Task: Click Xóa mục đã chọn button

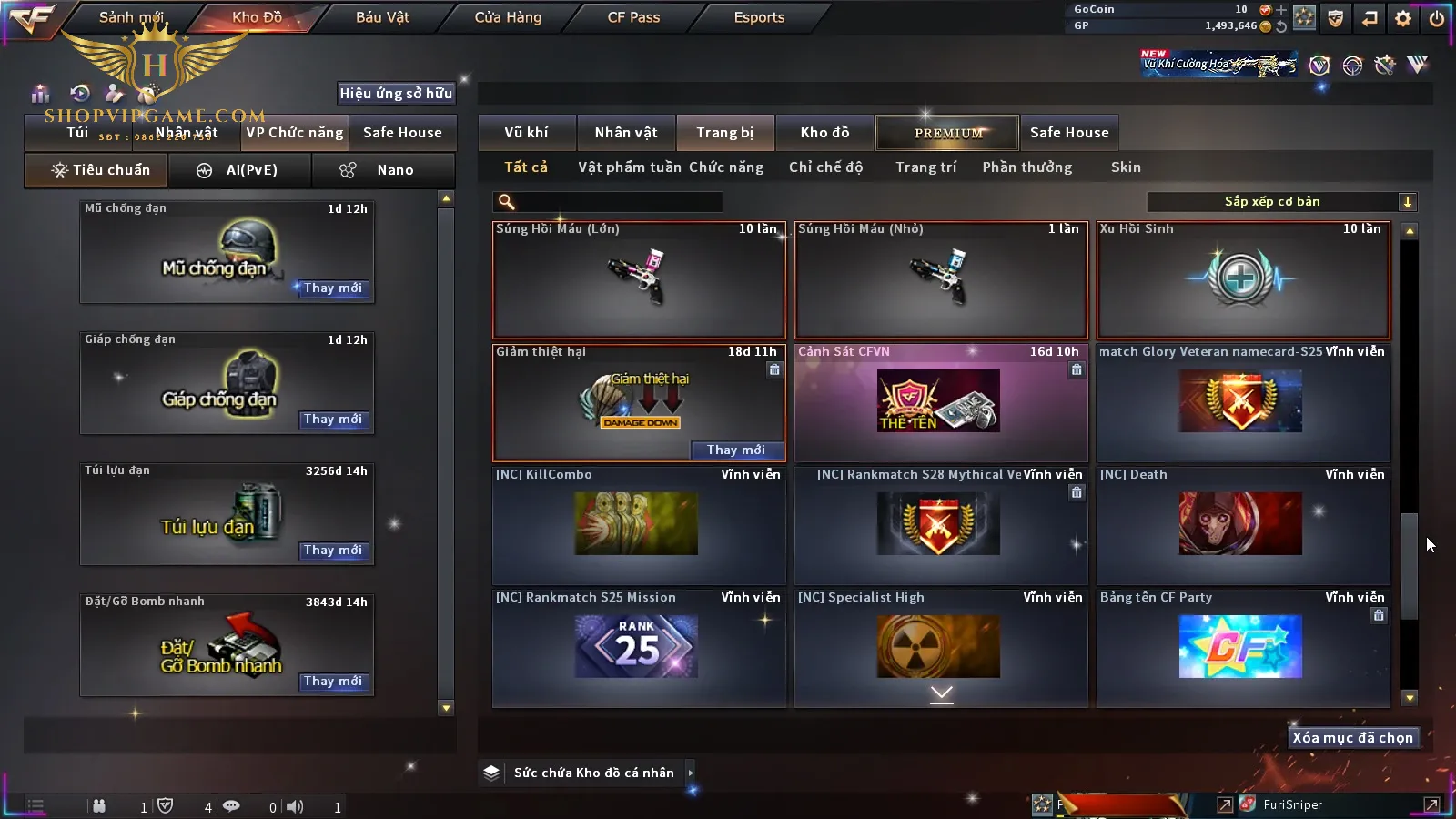Action: click(1352, 738)
